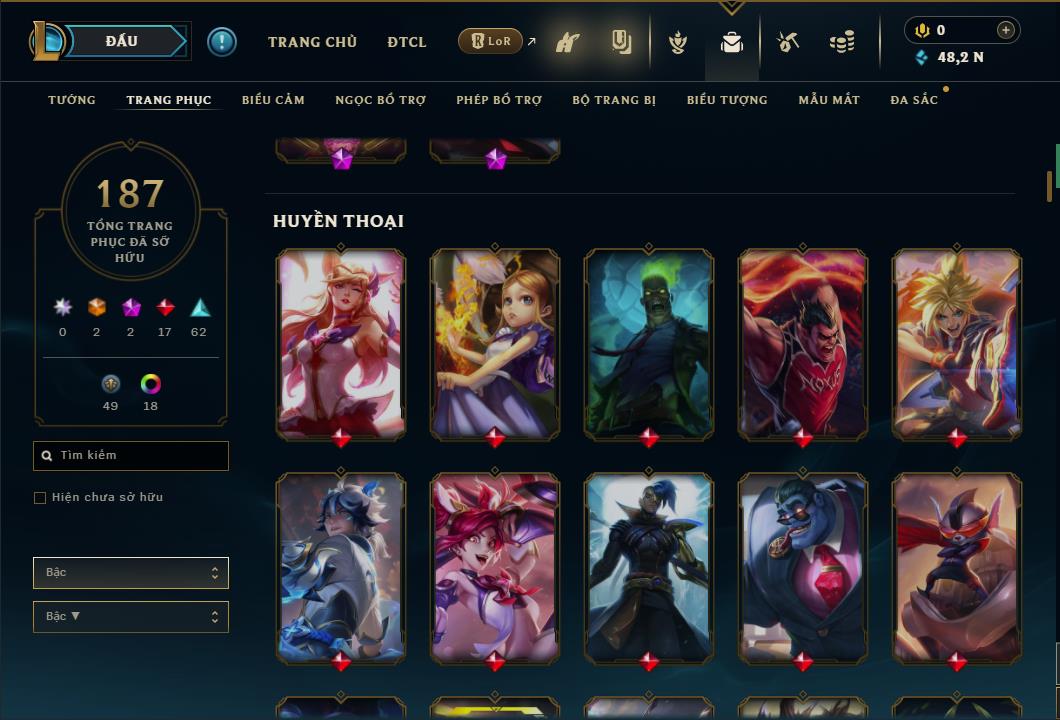Open the BIỂU TƯỢNG tab
This screenshot has height=720, width=1060.
click(727, 100)
